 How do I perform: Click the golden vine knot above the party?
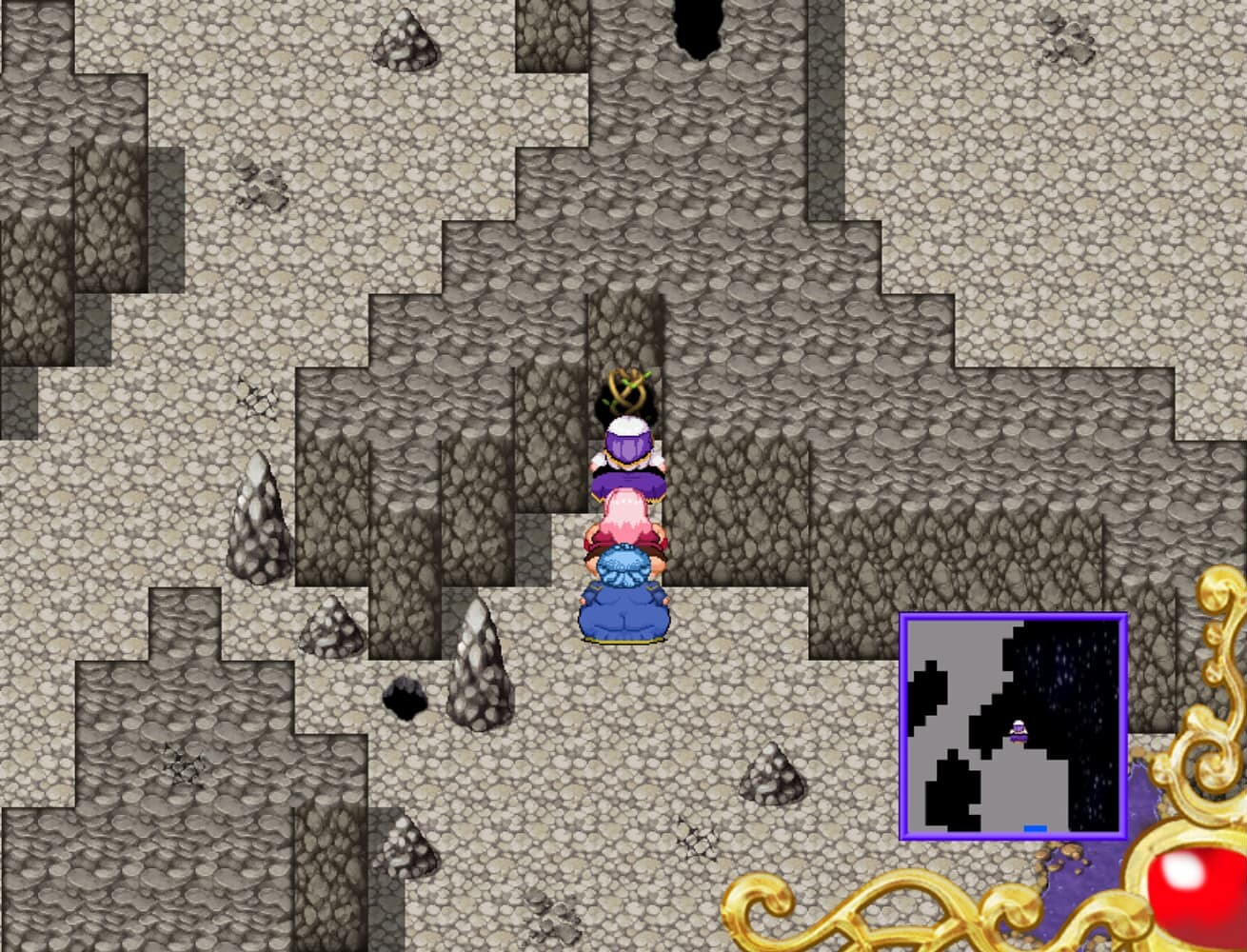click(x=628, y=388)
